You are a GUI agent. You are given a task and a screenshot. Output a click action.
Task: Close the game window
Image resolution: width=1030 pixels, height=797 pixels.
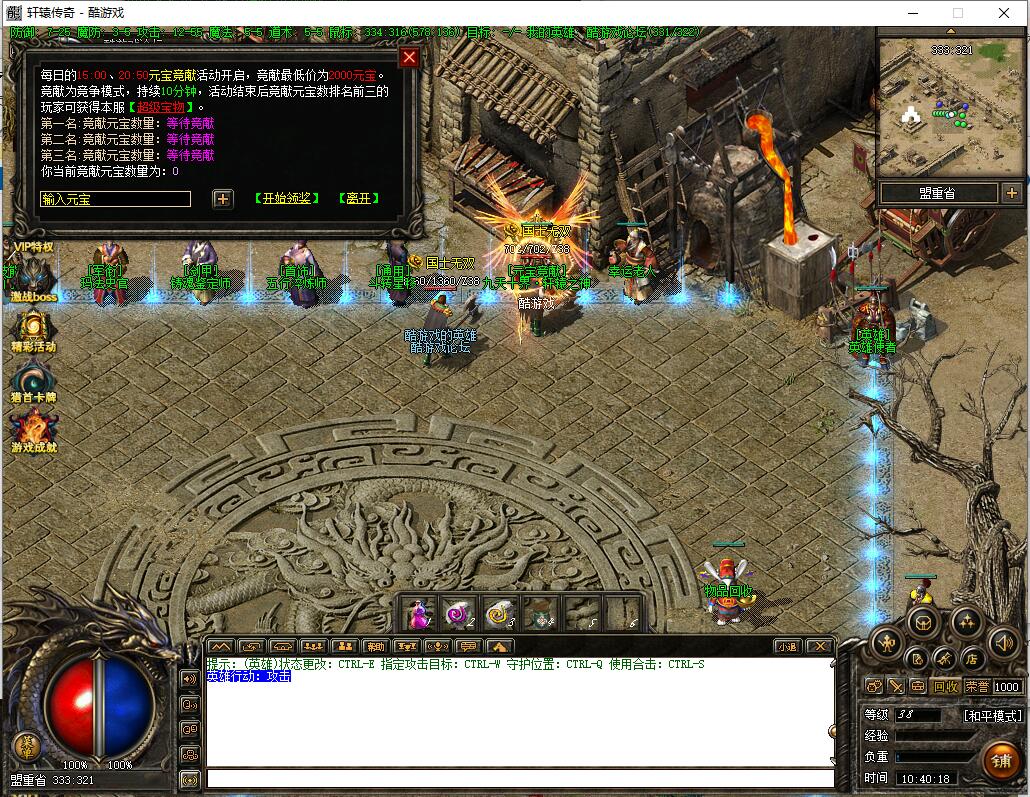pos(1004,13)
